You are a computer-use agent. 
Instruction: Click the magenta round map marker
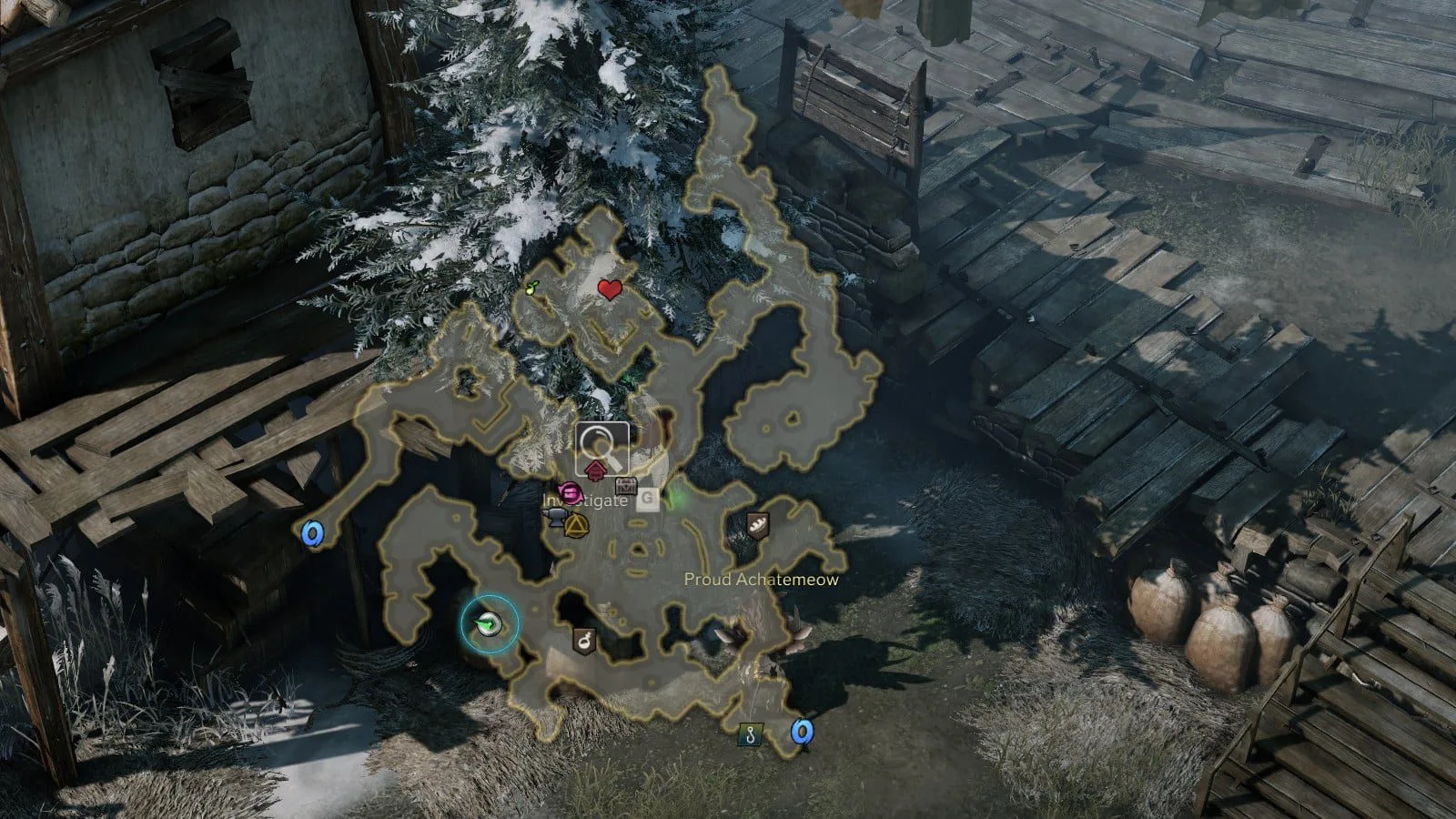pos(571,494)
